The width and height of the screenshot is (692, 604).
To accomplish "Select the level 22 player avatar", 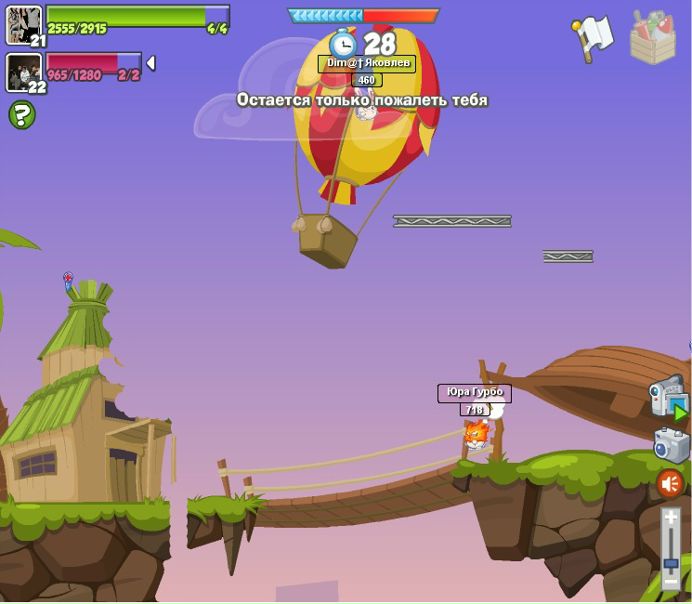I will tap(24, 73).
